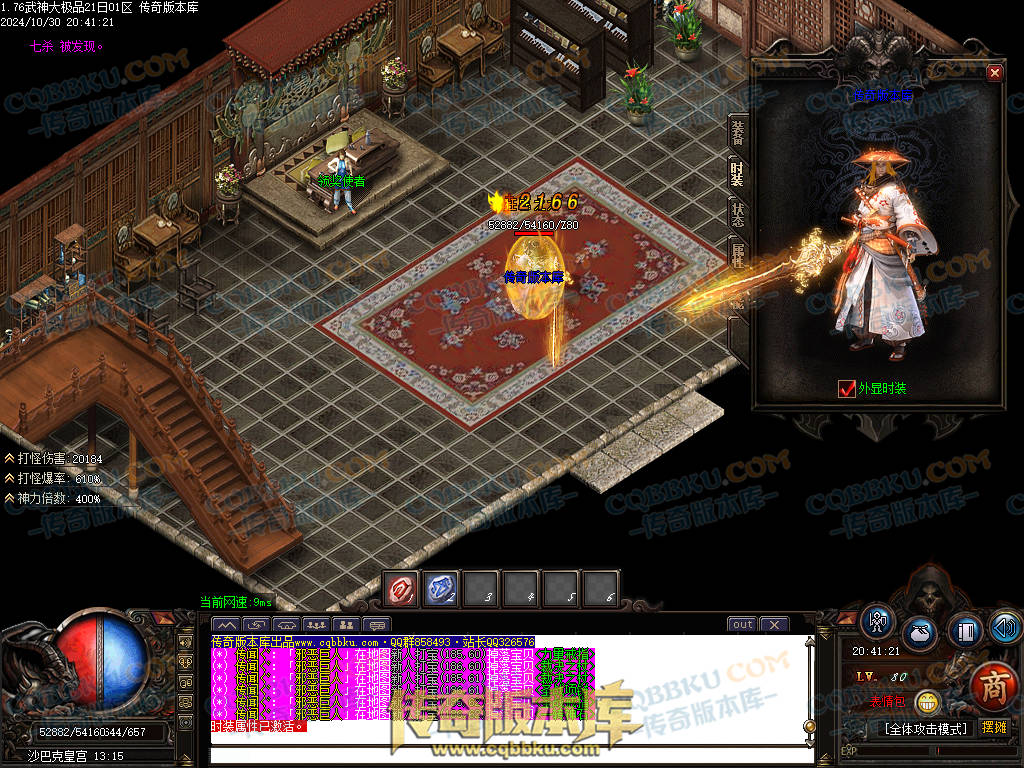
Task: Use the blue crystal in hotbar slot 2
Action: coord(441,589)
